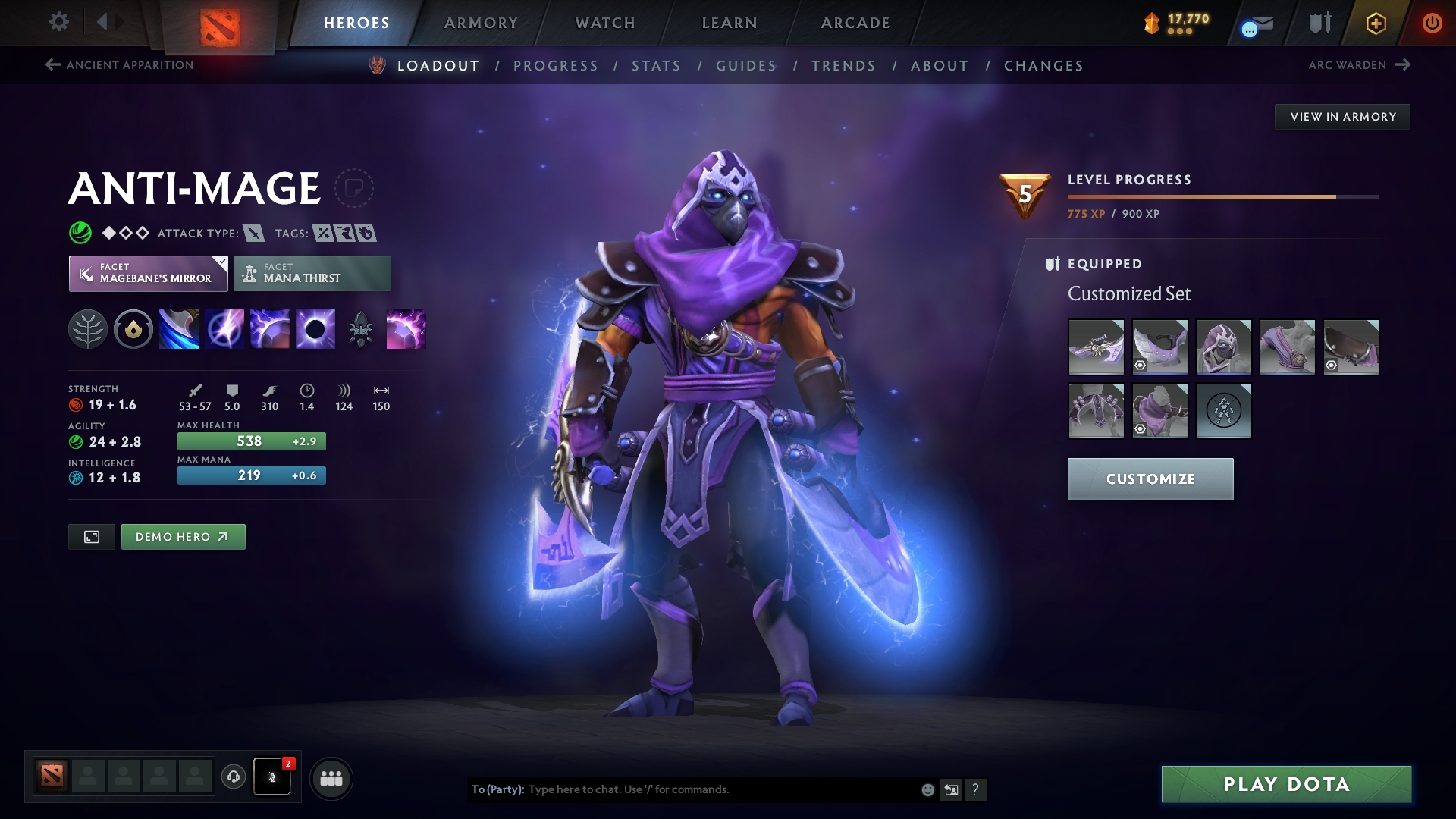Image resolution: width=1456 pixels, height=819 pixels.
Task: Toggle the microphone mute button
Action: coord(271,777)
